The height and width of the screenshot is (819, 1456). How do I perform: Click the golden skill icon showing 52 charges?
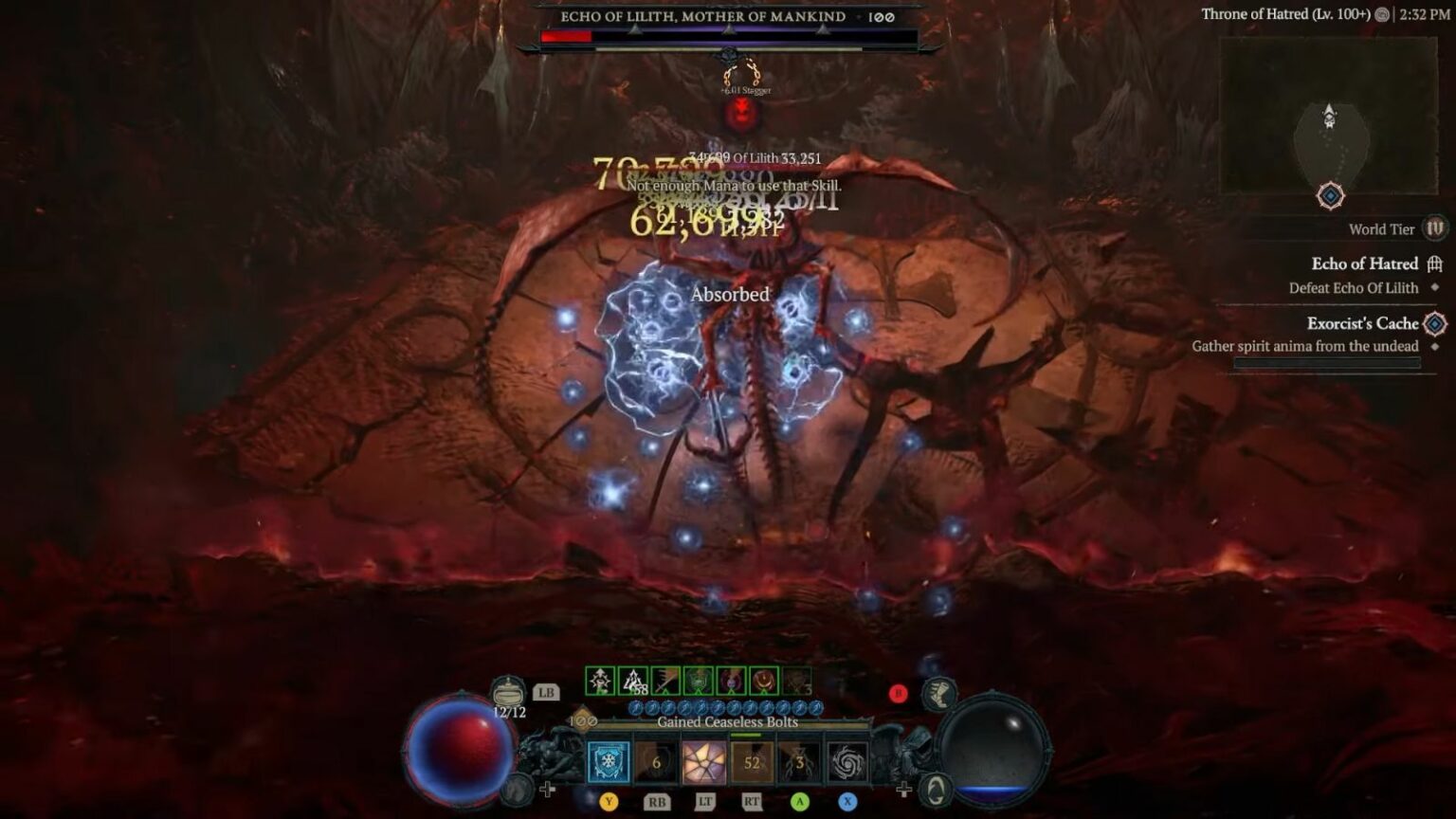point(751,759)
